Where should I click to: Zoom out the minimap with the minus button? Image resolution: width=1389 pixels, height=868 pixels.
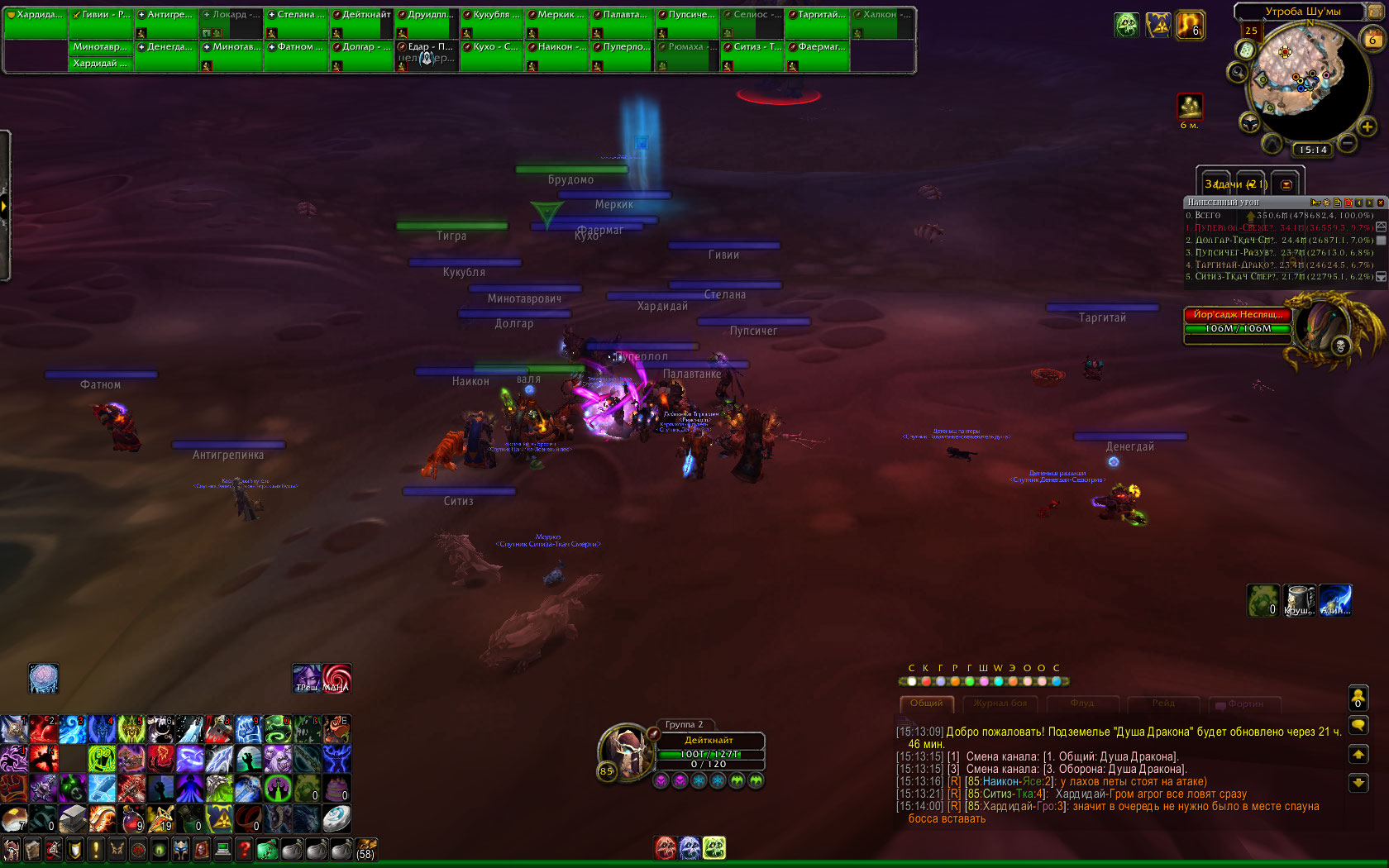[x=1348, y=143]
